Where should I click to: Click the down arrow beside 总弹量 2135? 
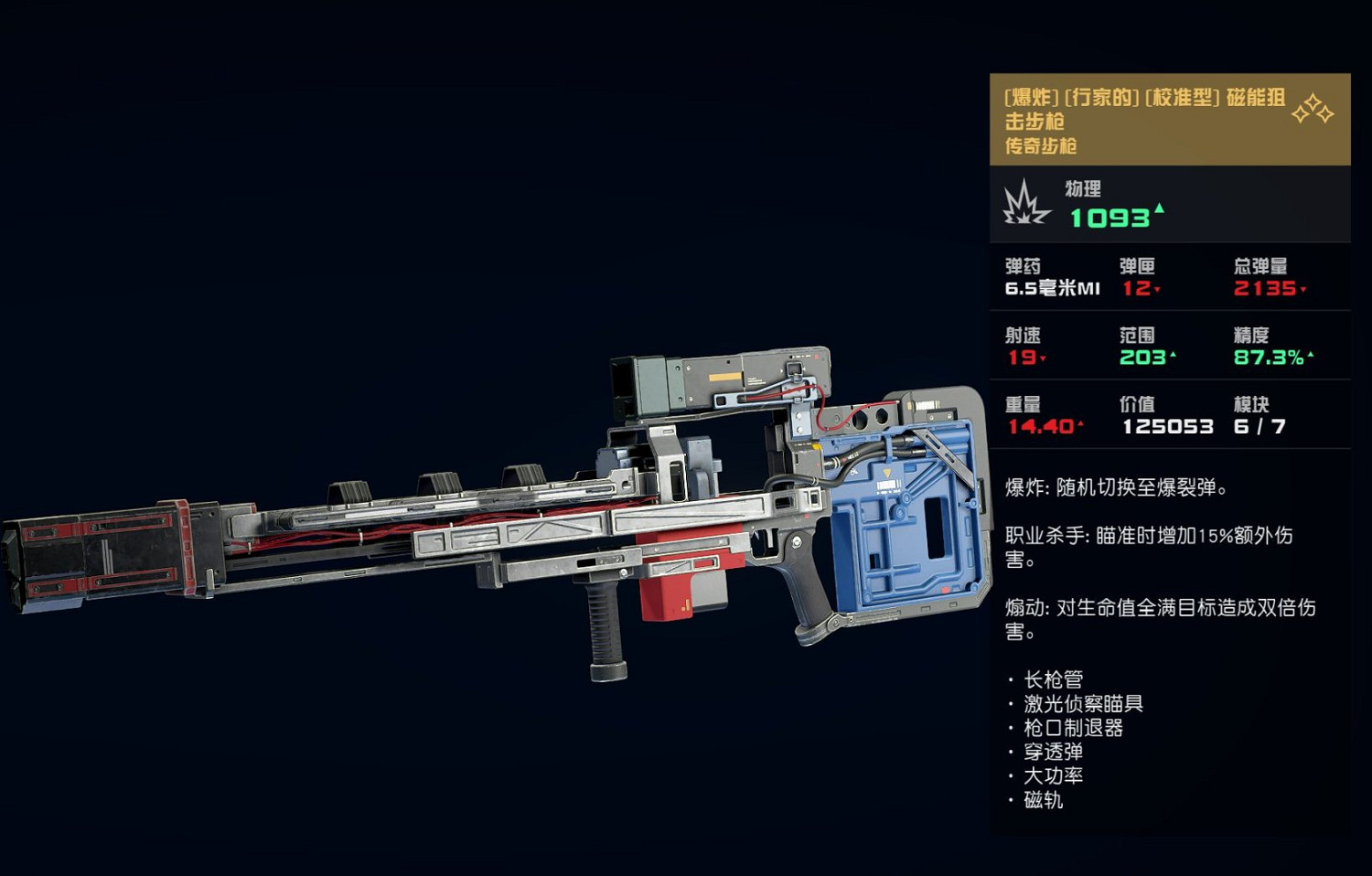1302,289
